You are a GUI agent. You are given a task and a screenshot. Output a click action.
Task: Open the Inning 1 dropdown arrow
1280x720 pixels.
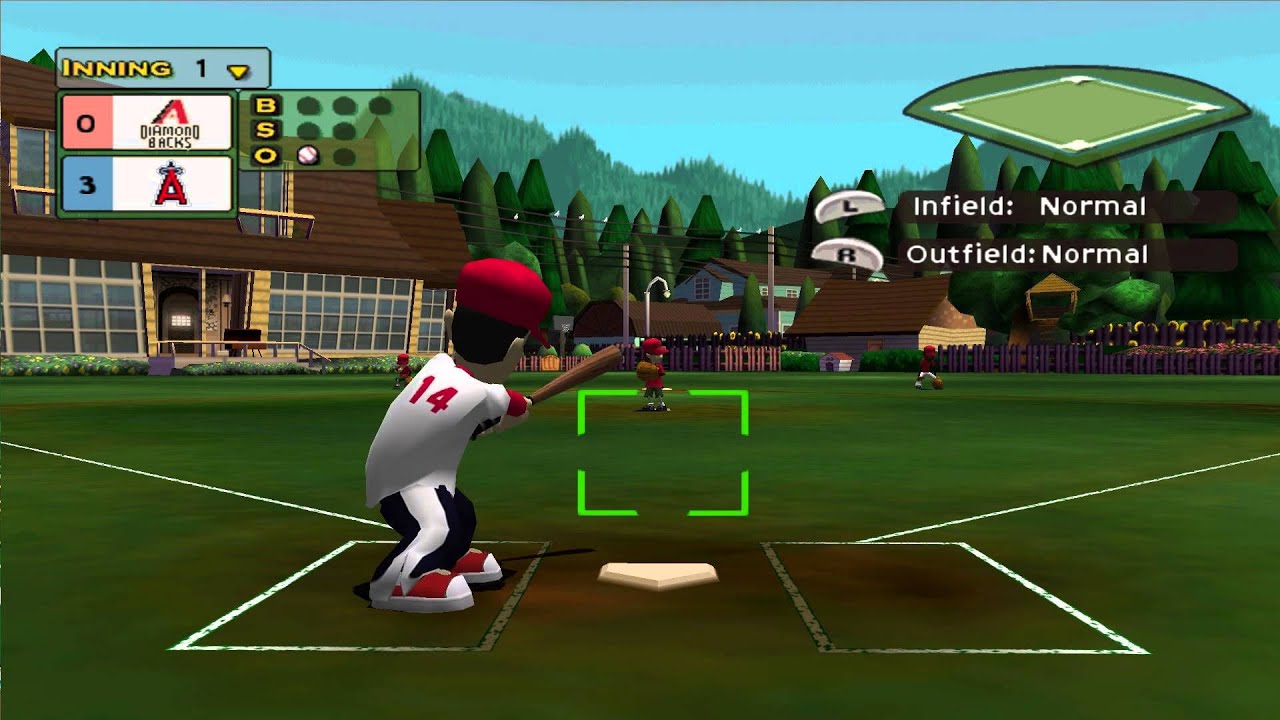coord(237,68)
